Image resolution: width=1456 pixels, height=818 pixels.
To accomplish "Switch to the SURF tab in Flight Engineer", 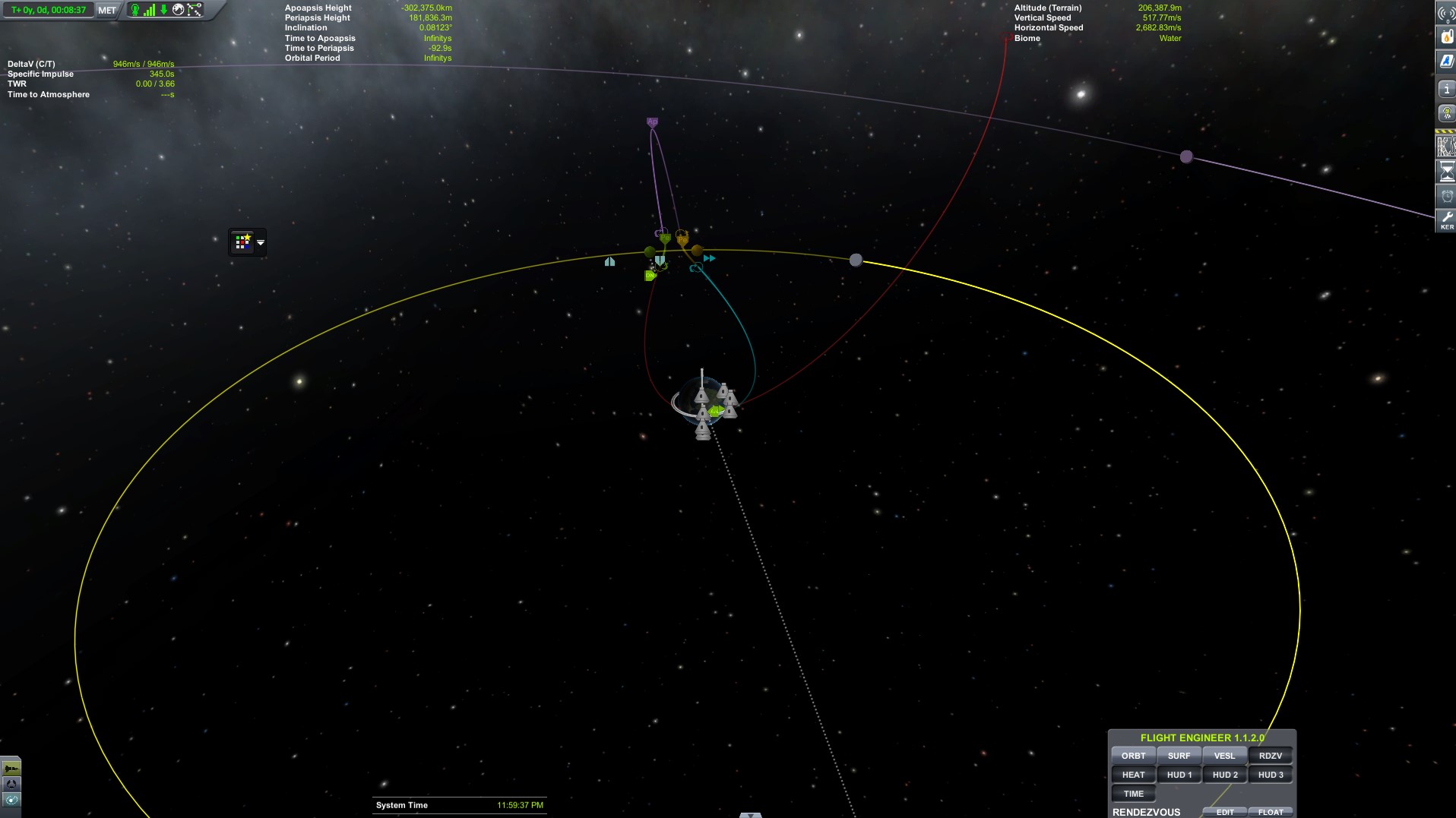I will 1179,755.
